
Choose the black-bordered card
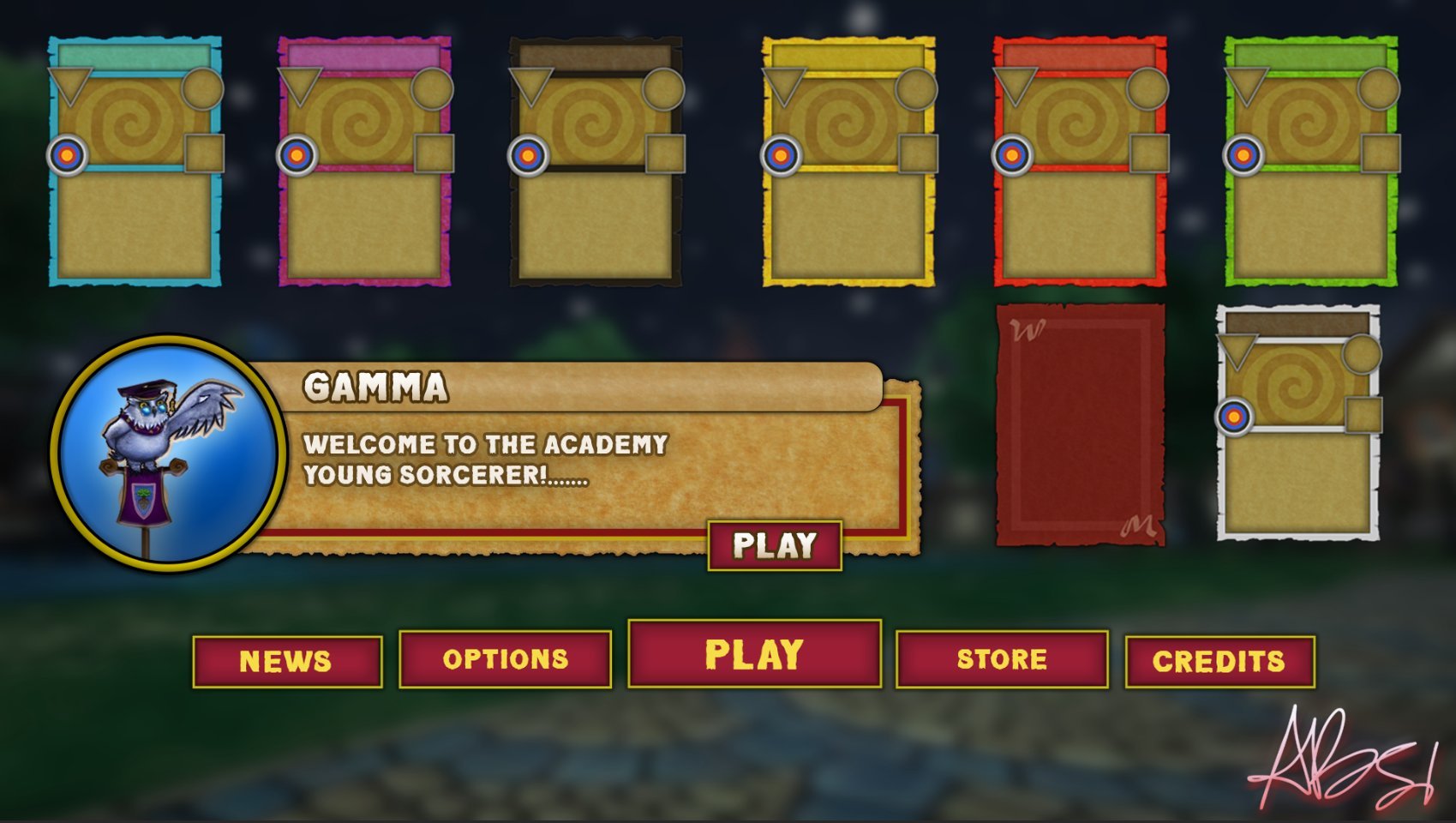coord(596,161)
